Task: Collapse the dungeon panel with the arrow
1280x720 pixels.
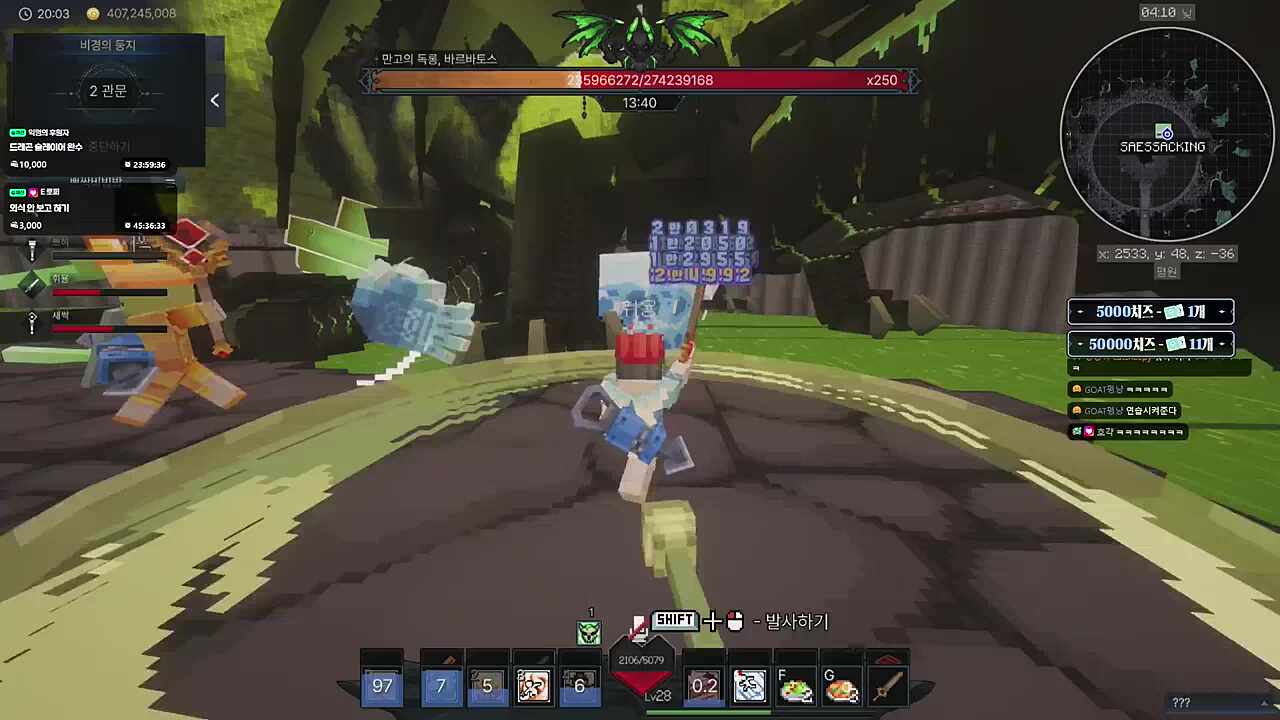Action: (215, 100)
